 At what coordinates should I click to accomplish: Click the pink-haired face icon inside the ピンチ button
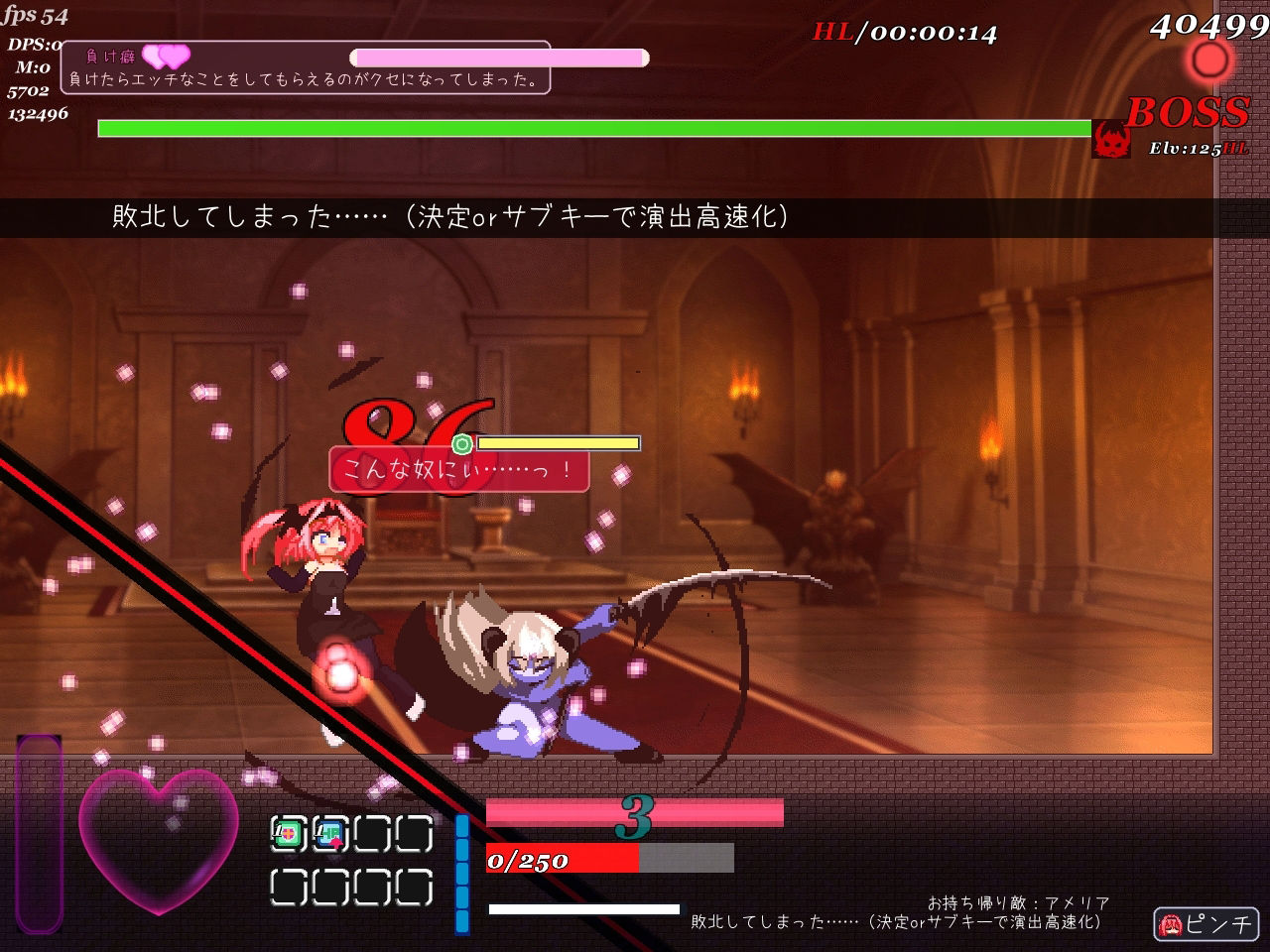click(1171, 923)
